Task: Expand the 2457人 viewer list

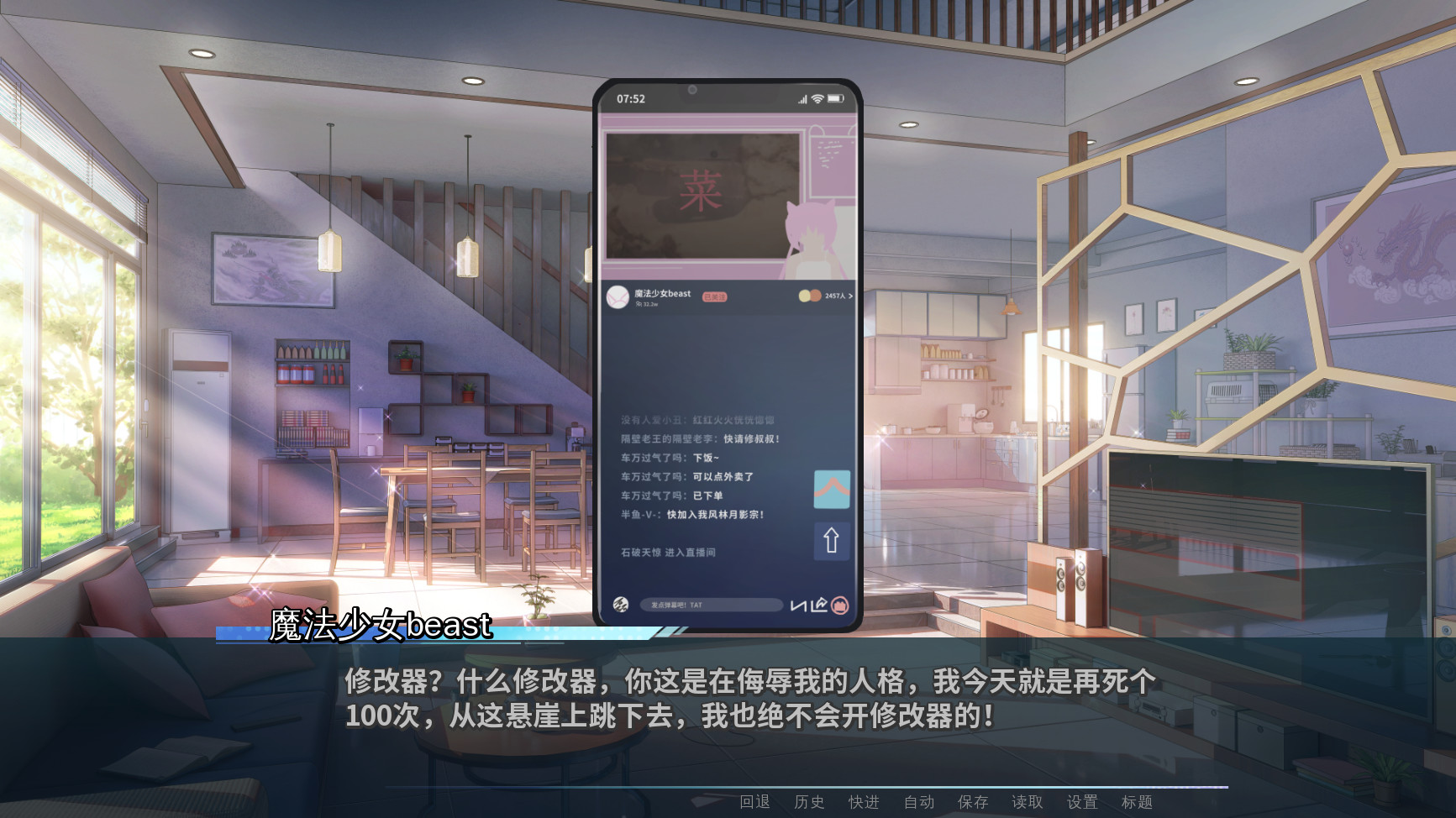Action: point(833,296)
